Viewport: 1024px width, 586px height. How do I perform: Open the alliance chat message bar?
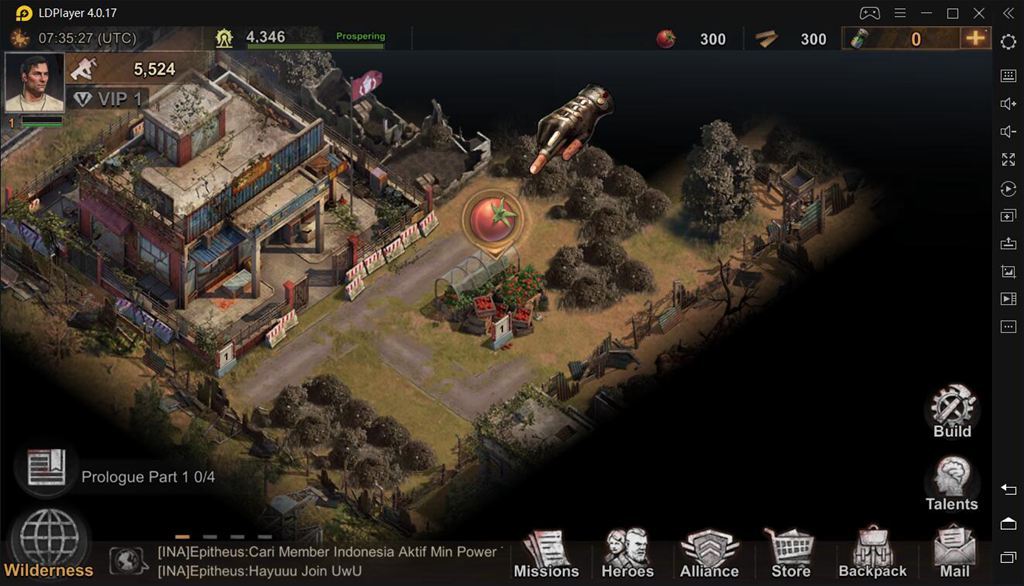click(x=330, y=561)
